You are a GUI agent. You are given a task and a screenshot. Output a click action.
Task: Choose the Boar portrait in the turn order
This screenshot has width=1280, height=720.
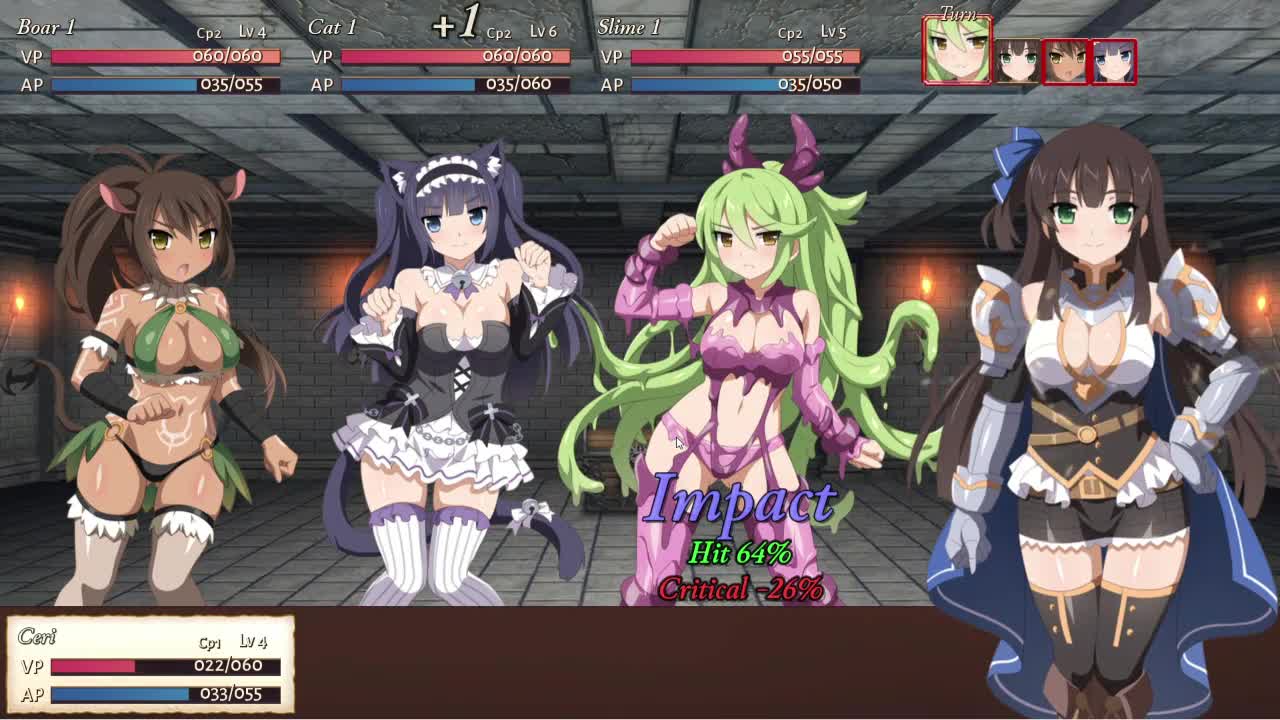pos(1064,61)
